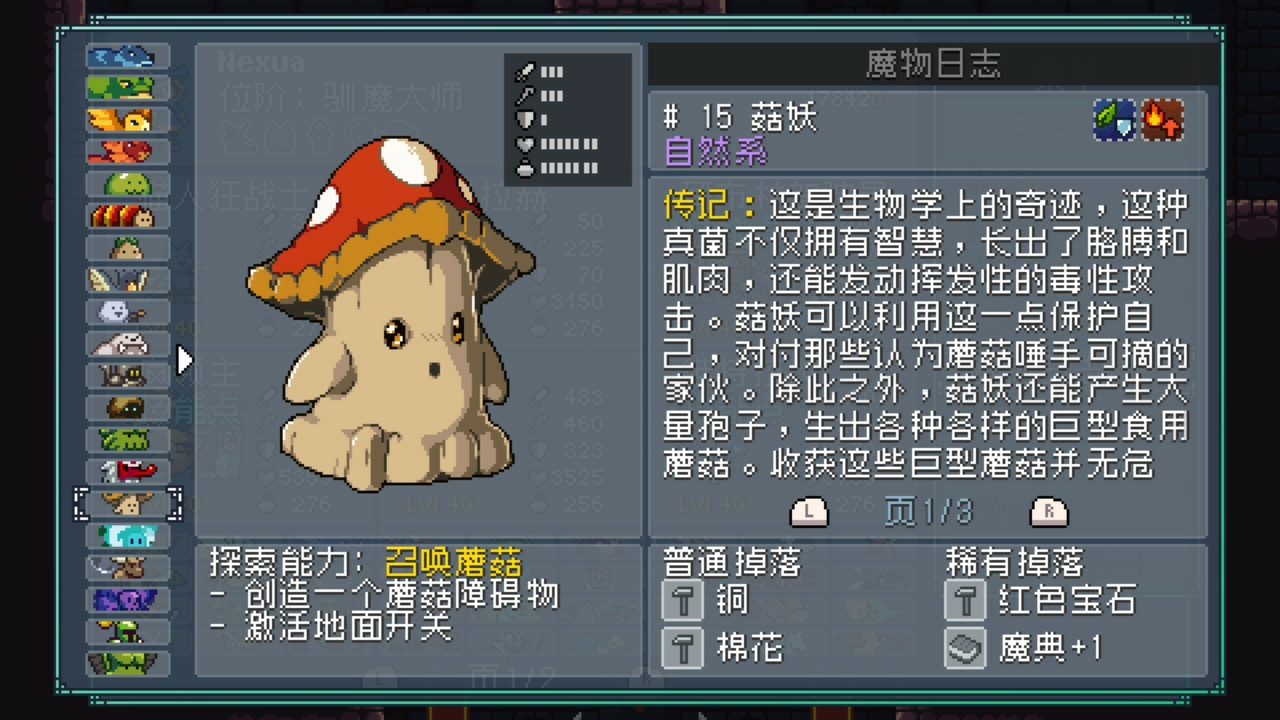
Task: Select the white fanged beast entry
Action: (x=127, y=344)
